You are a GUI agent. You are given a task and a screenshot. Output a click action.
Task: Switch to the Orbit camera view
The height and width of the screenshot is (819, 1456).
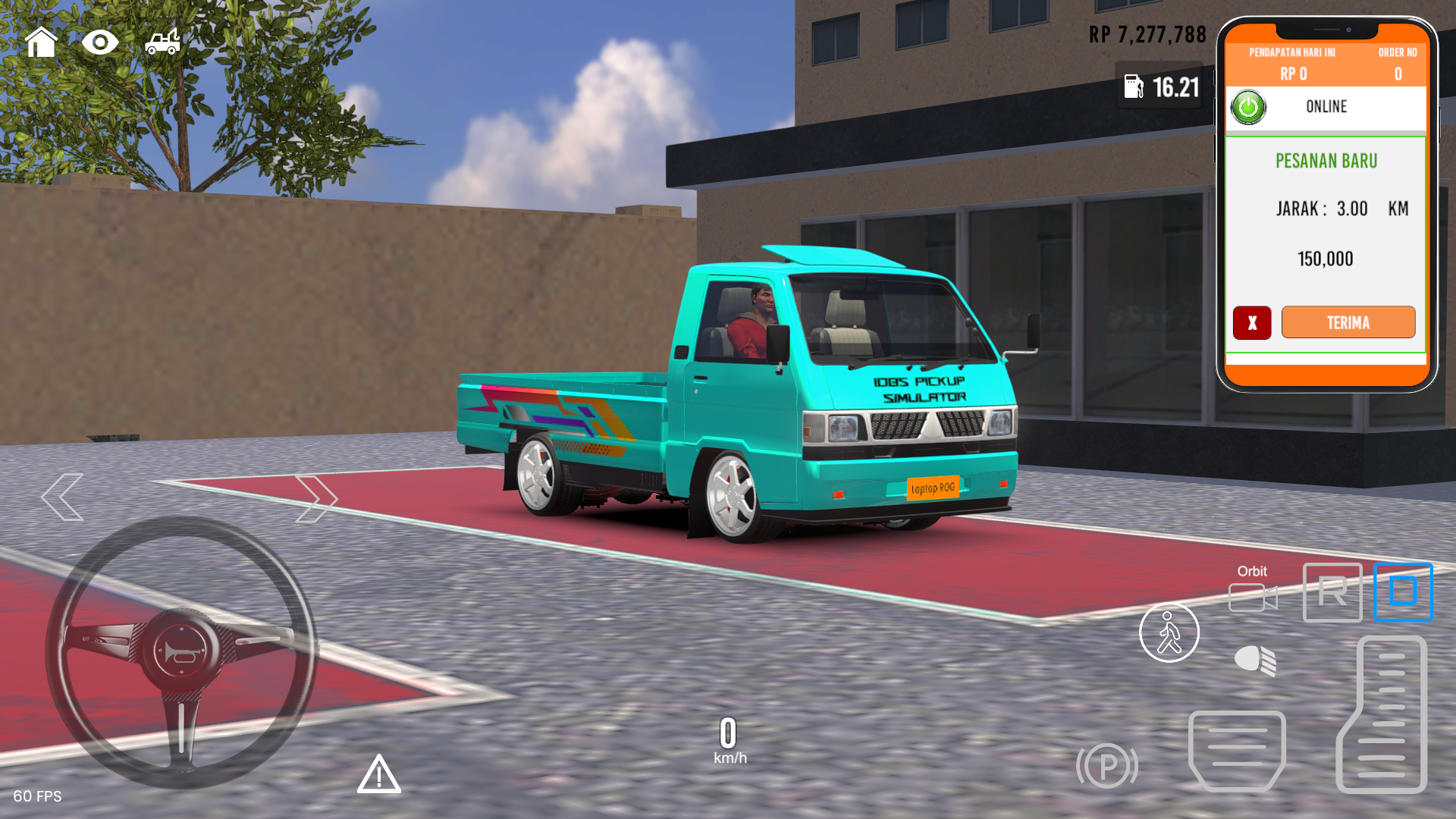click(x=1251, y=599)
